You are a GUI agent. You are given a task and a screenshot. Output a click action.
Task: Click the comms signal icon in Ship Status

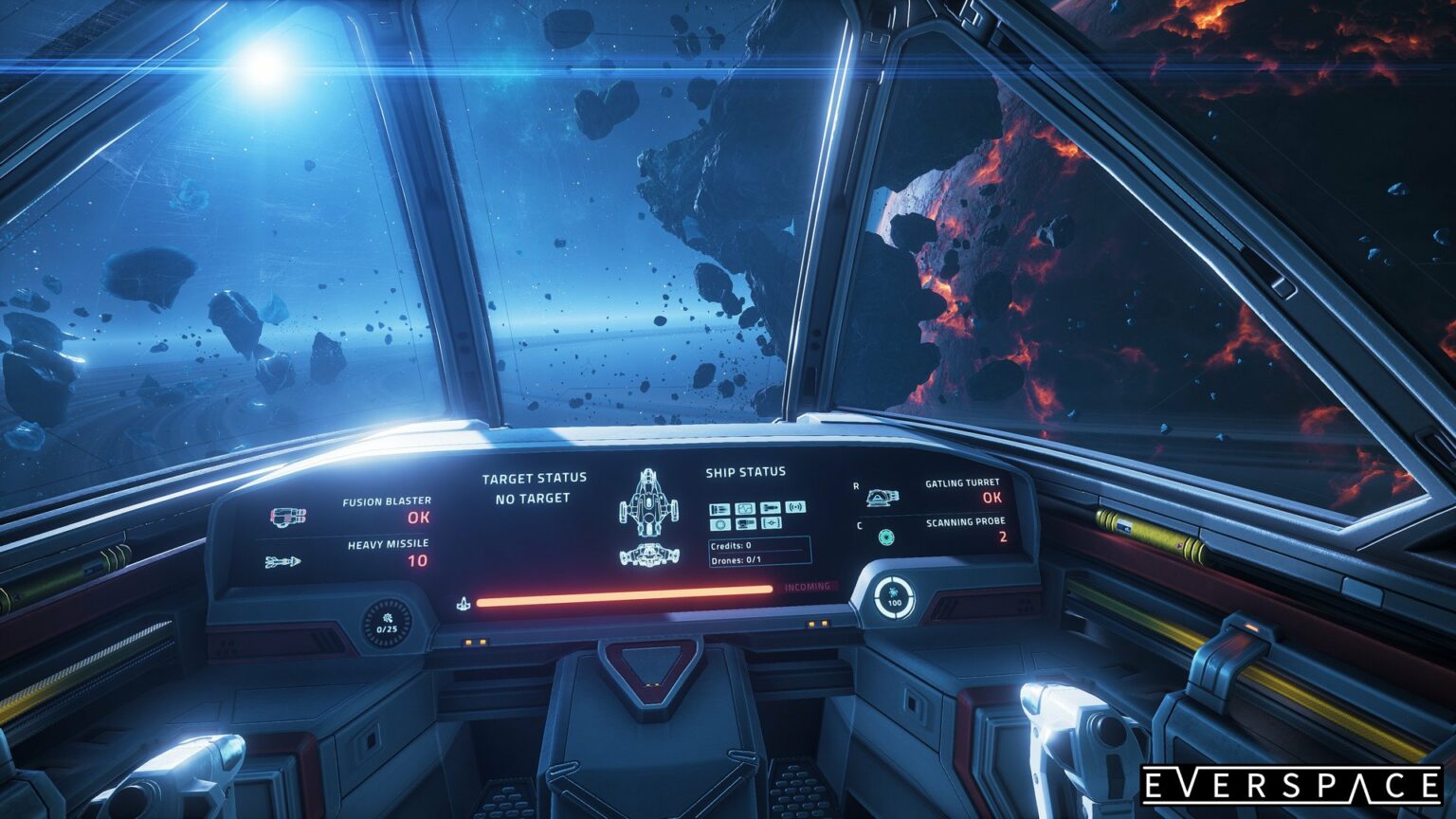(795, 507)
